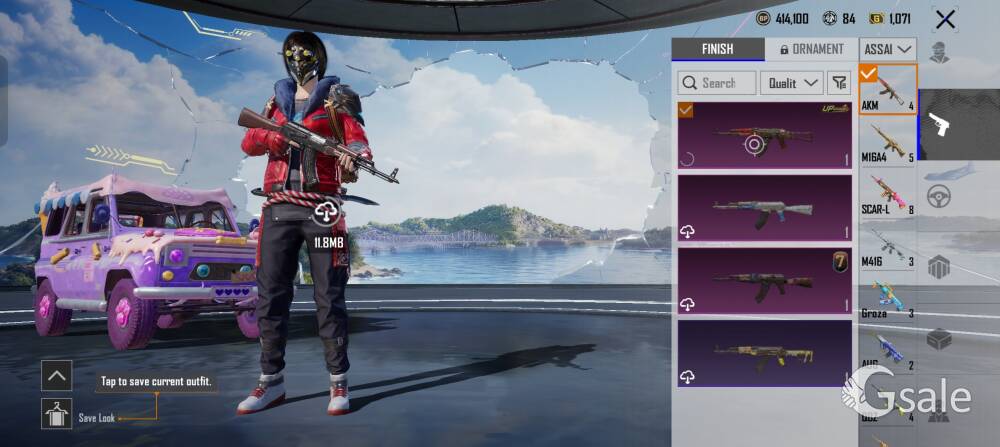Click the finish Search field
This screenshot has height=447, width=1000.
tap(715, 83)
